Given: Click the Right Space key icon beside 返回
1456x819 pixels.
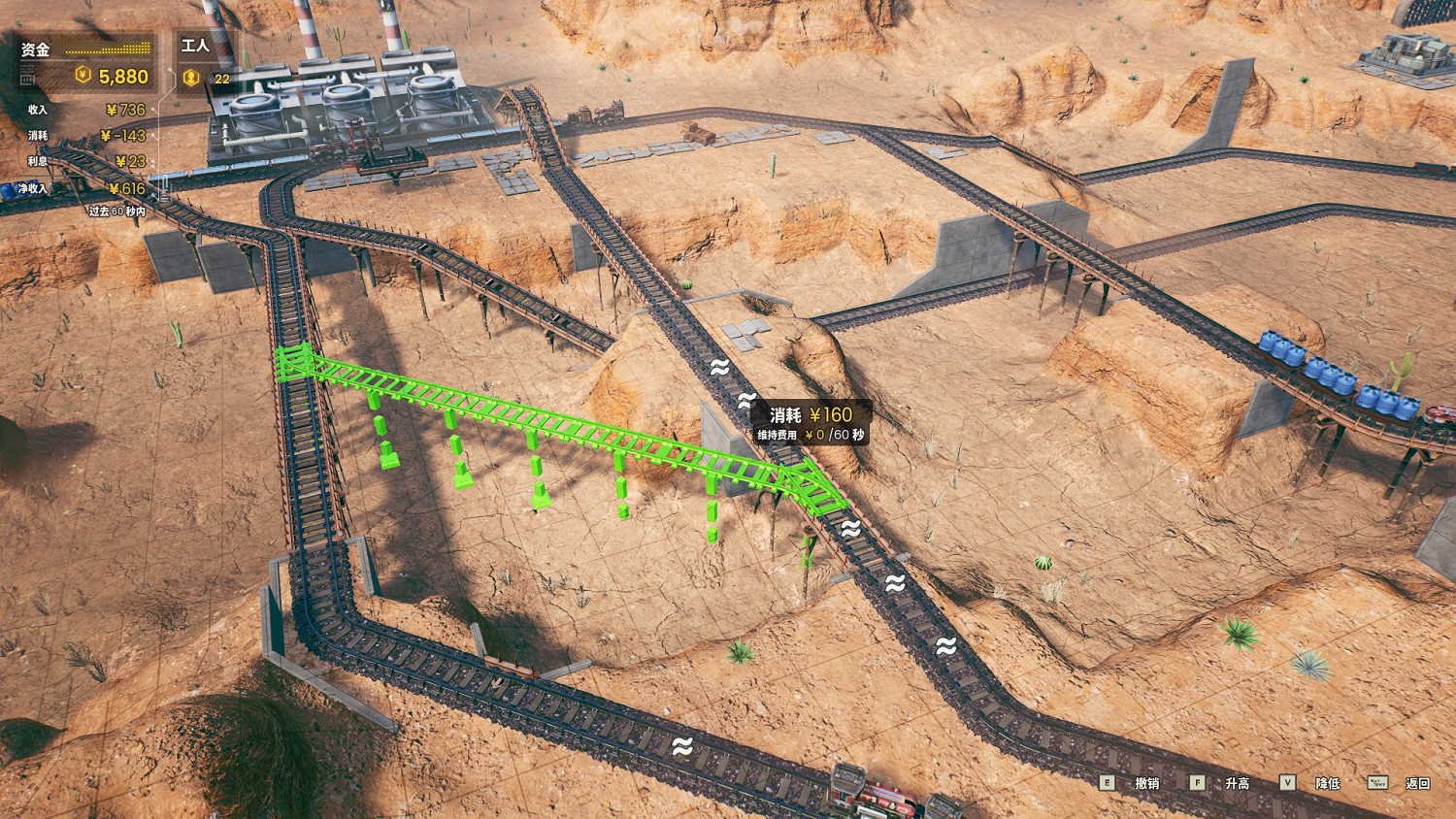Looking at the screenshot, I should [1377, 782].
